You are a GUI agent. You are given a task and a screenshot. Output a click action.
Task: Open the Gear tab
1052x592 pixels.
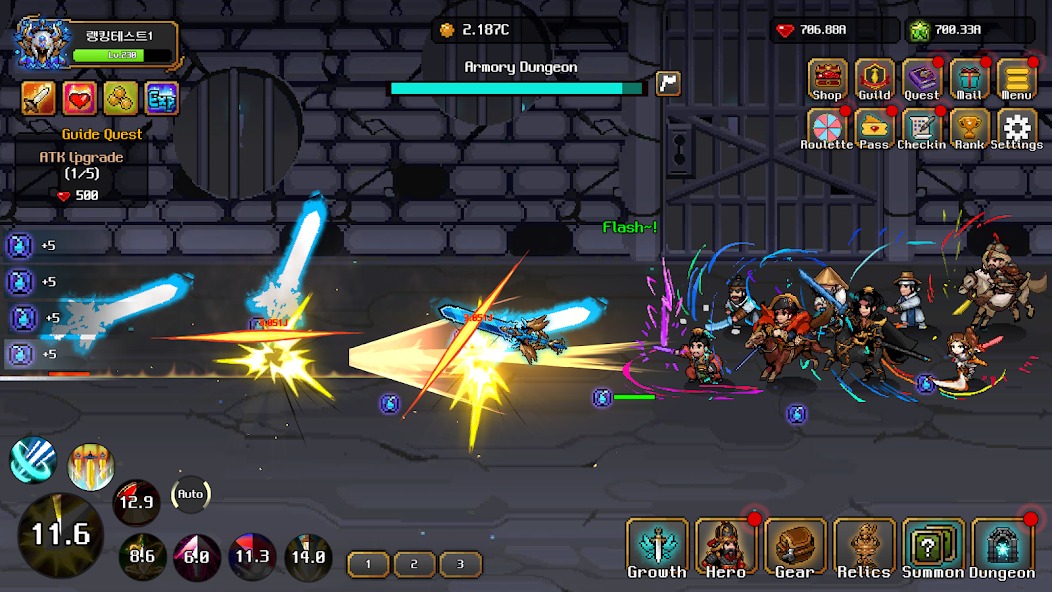click(795, 549)
